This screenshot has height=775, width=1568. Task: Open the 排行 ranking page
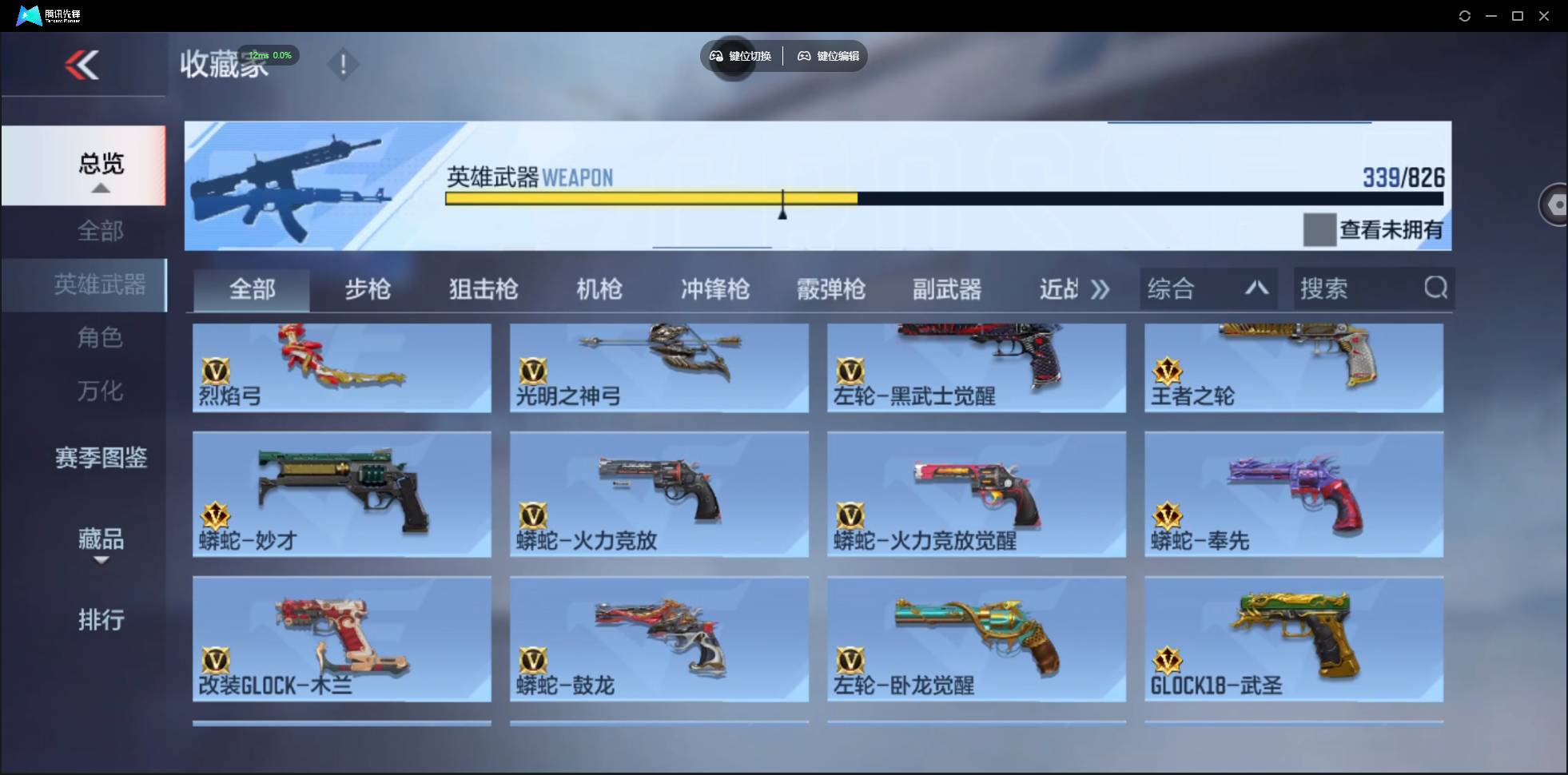101,620
